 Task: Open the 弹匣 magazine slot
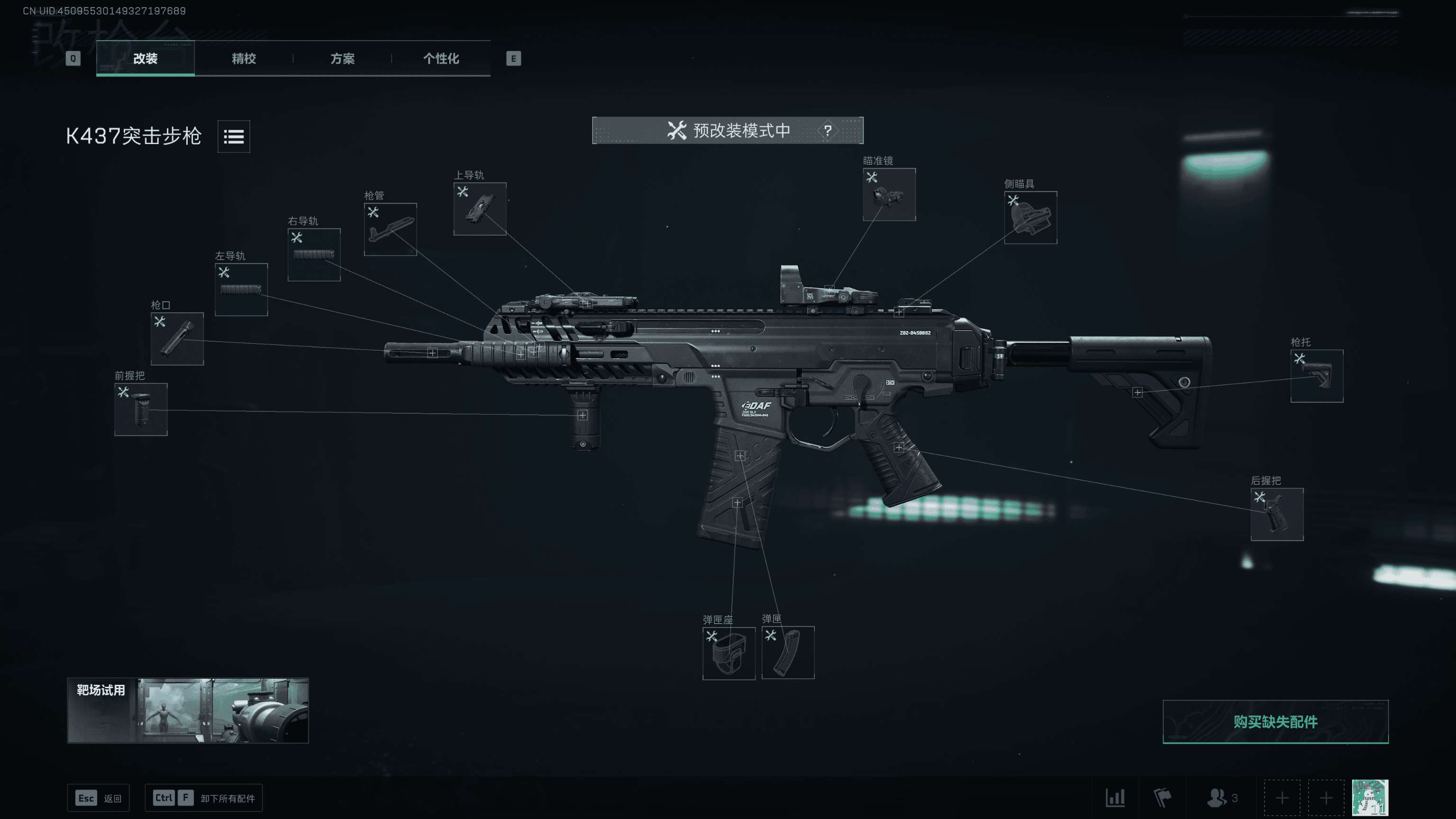pos(787,652)
